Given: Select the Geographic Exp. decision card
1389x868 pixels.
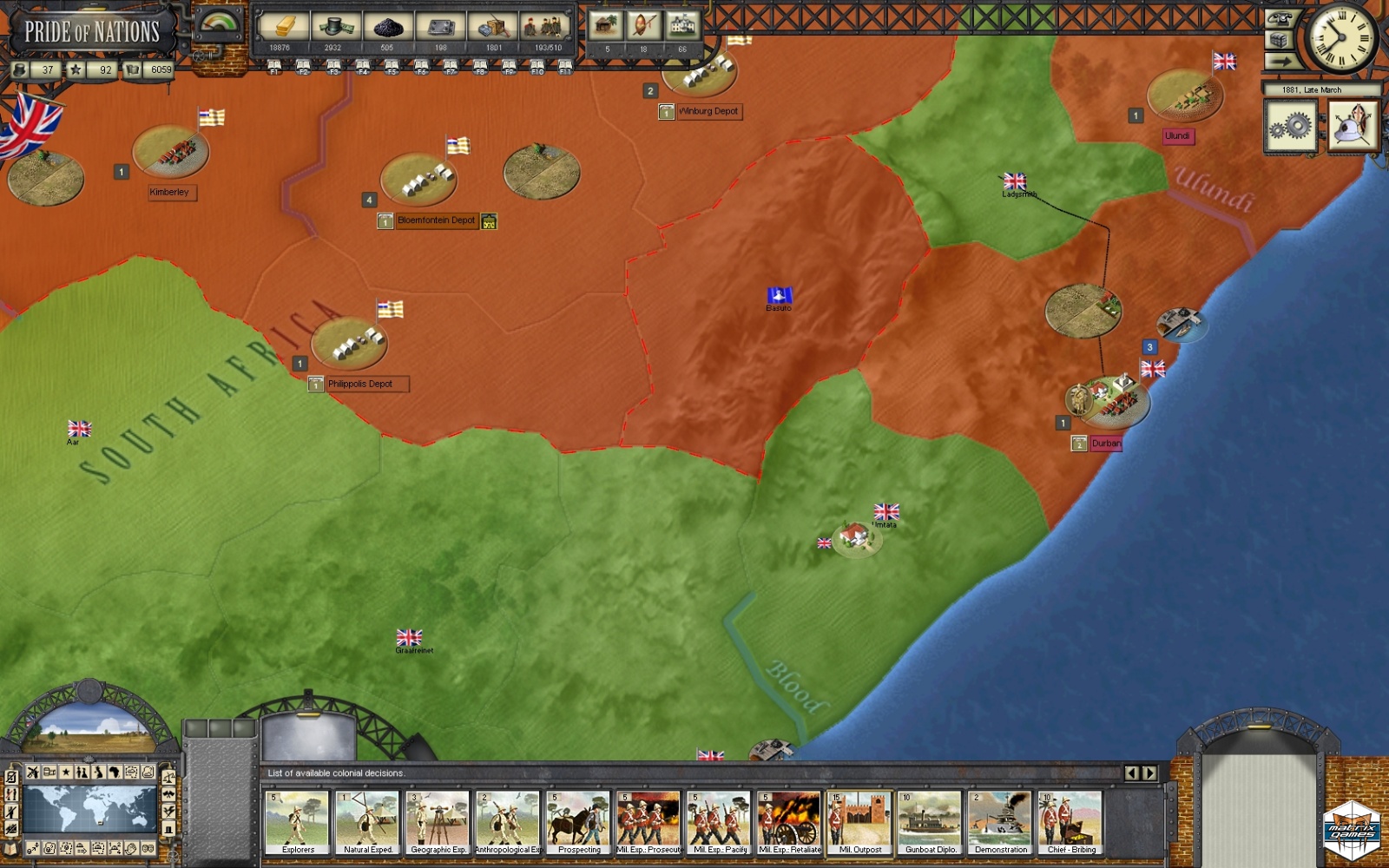Looking at the screenshot, I should coord(438,822).
